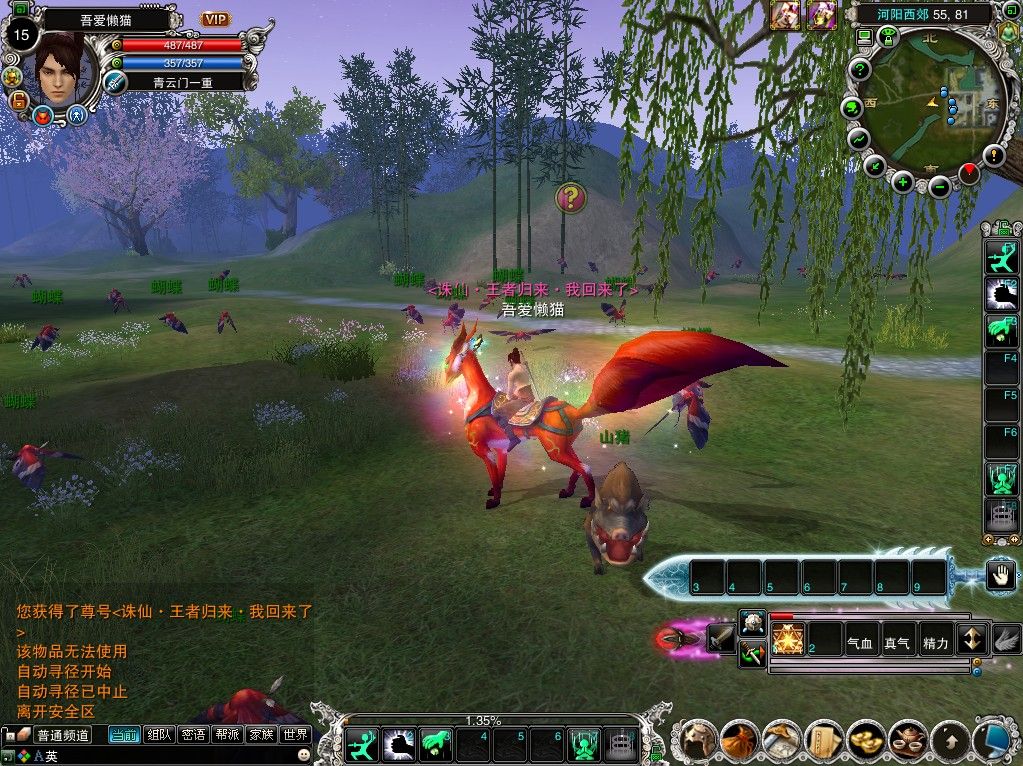
Task: Select the 帮派 chat tab
Action: 227,735
